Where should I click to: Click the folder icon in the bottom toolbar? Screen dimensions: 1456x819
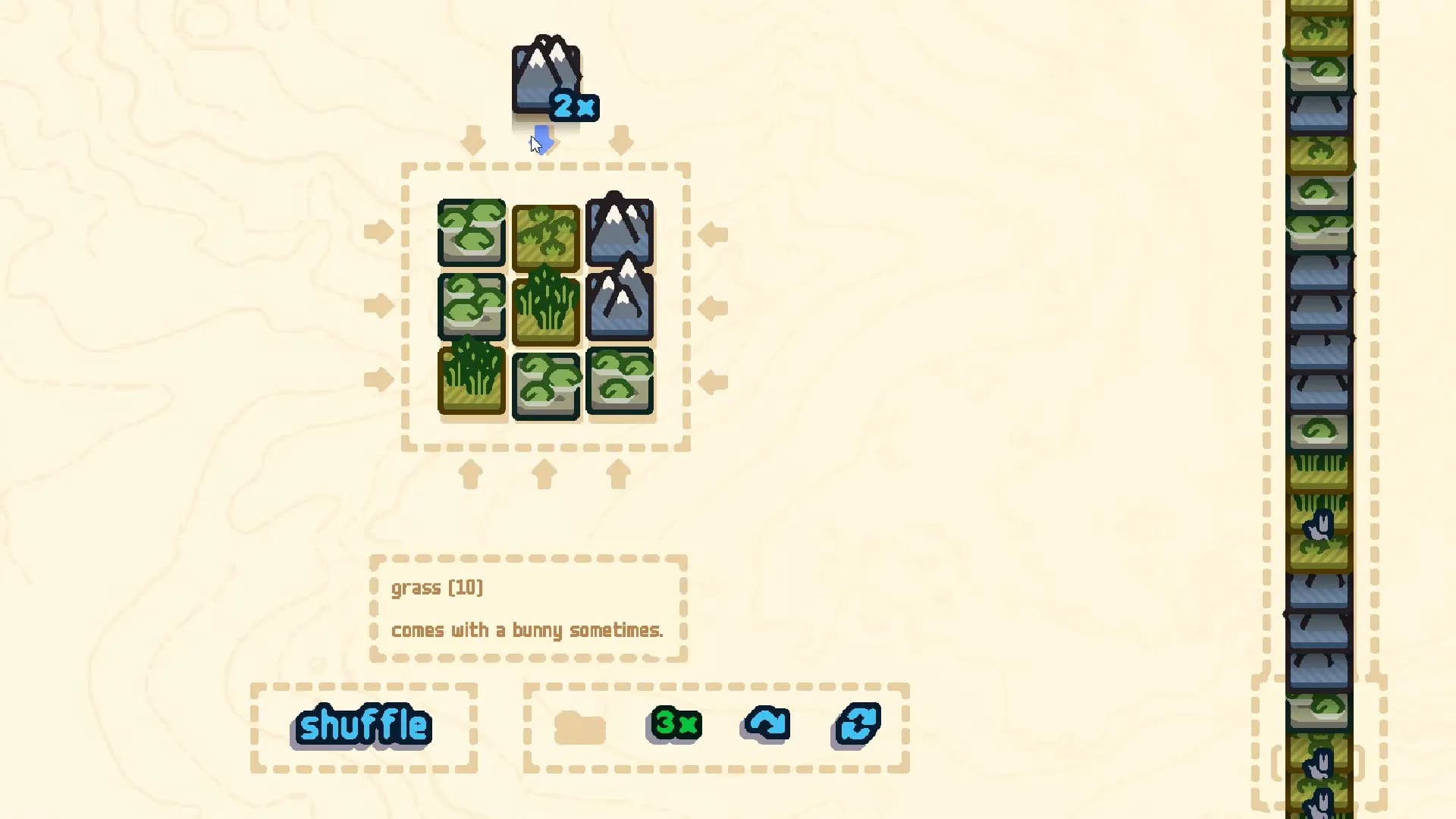click(580, 724)
